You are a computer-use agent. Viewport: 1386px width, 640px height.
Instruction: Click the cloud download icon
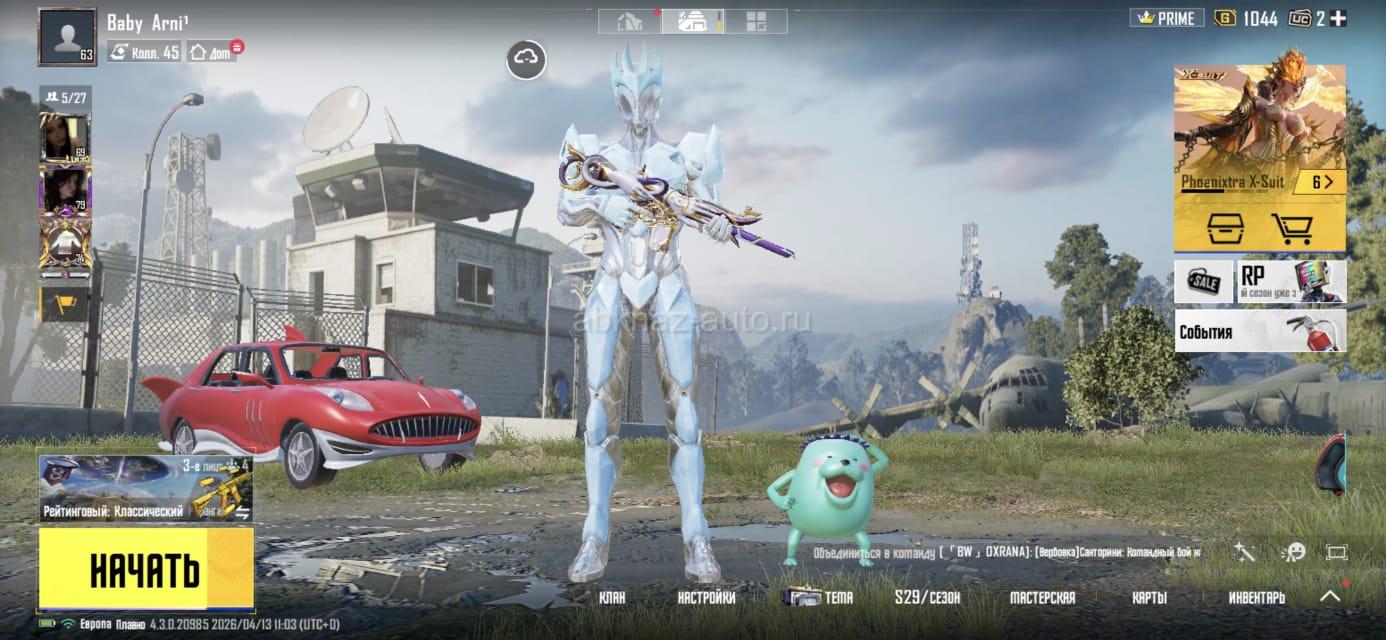click(526, 60)
